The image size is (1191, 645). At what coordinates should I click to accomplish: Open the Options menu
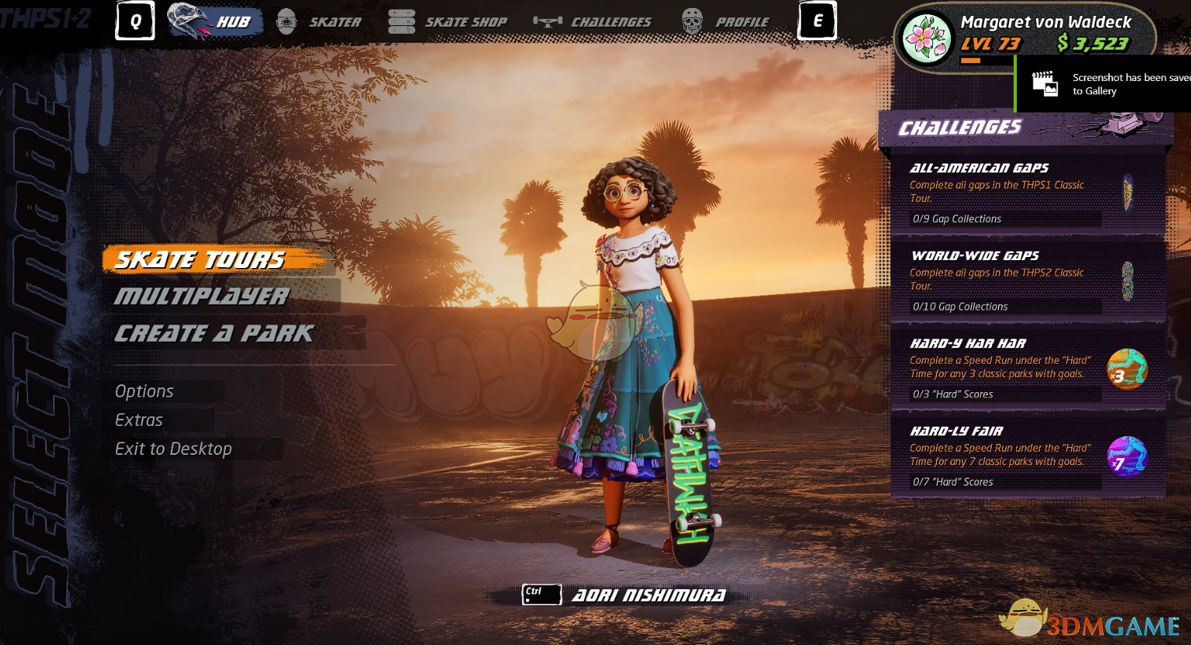tap(145, 391)
